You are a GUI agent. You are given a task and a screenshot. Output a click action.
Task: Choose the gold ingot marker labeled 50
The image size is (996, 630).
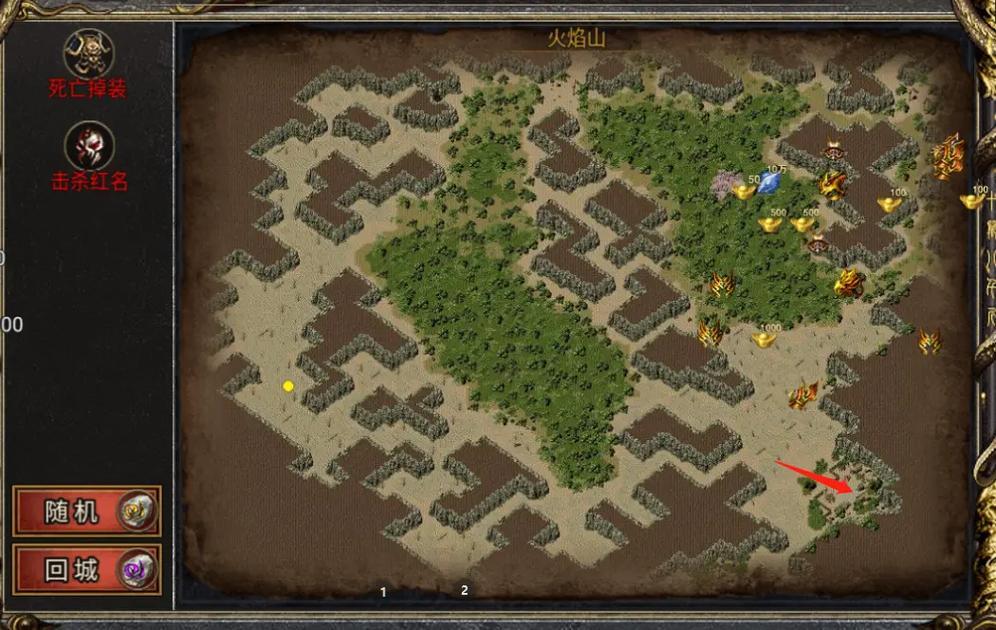(x=745, y=191)
